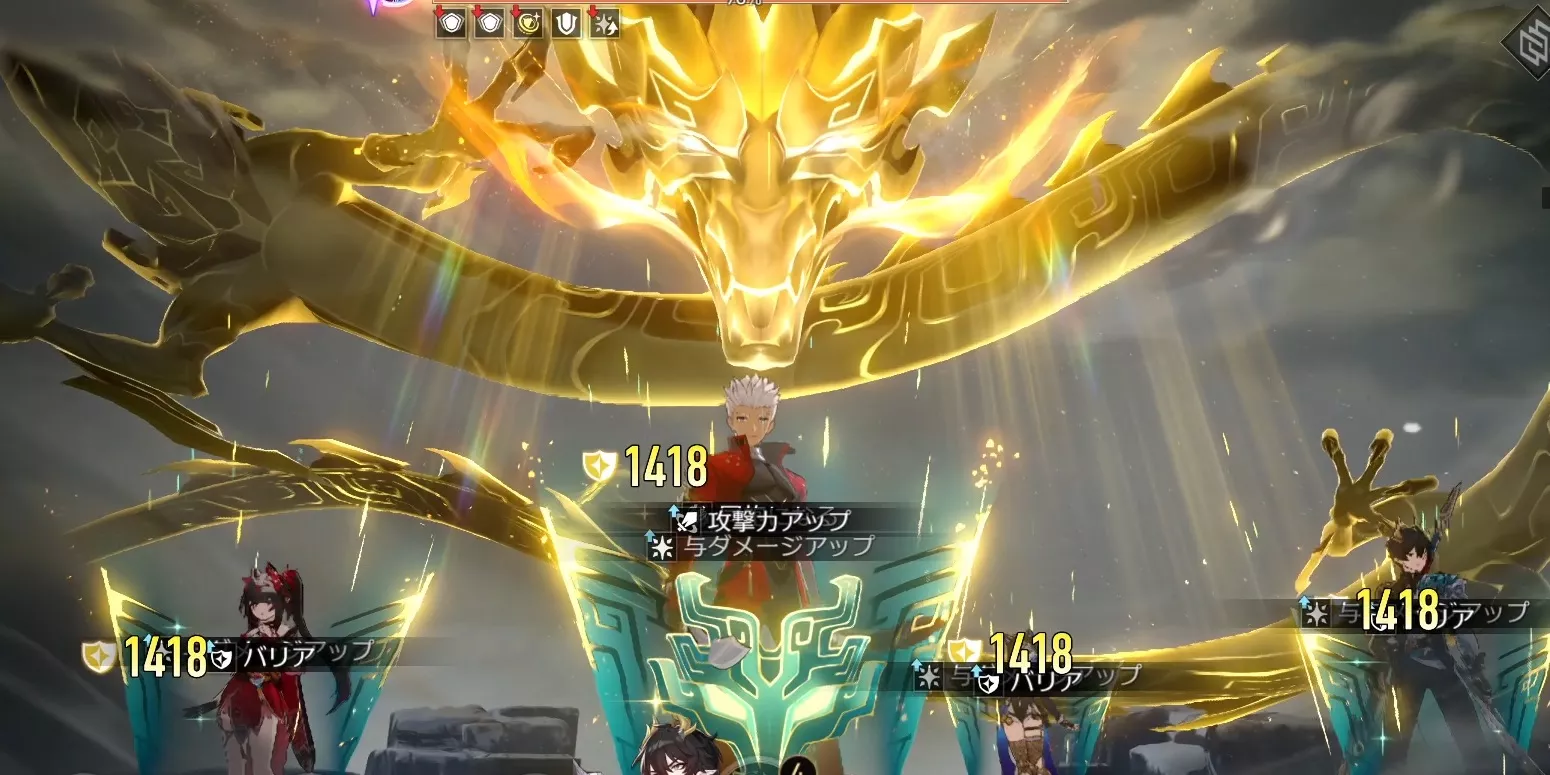Select the sparkle debuff icon with red arrow
This screenshot has height=775, width=1550.
[604, 25]
